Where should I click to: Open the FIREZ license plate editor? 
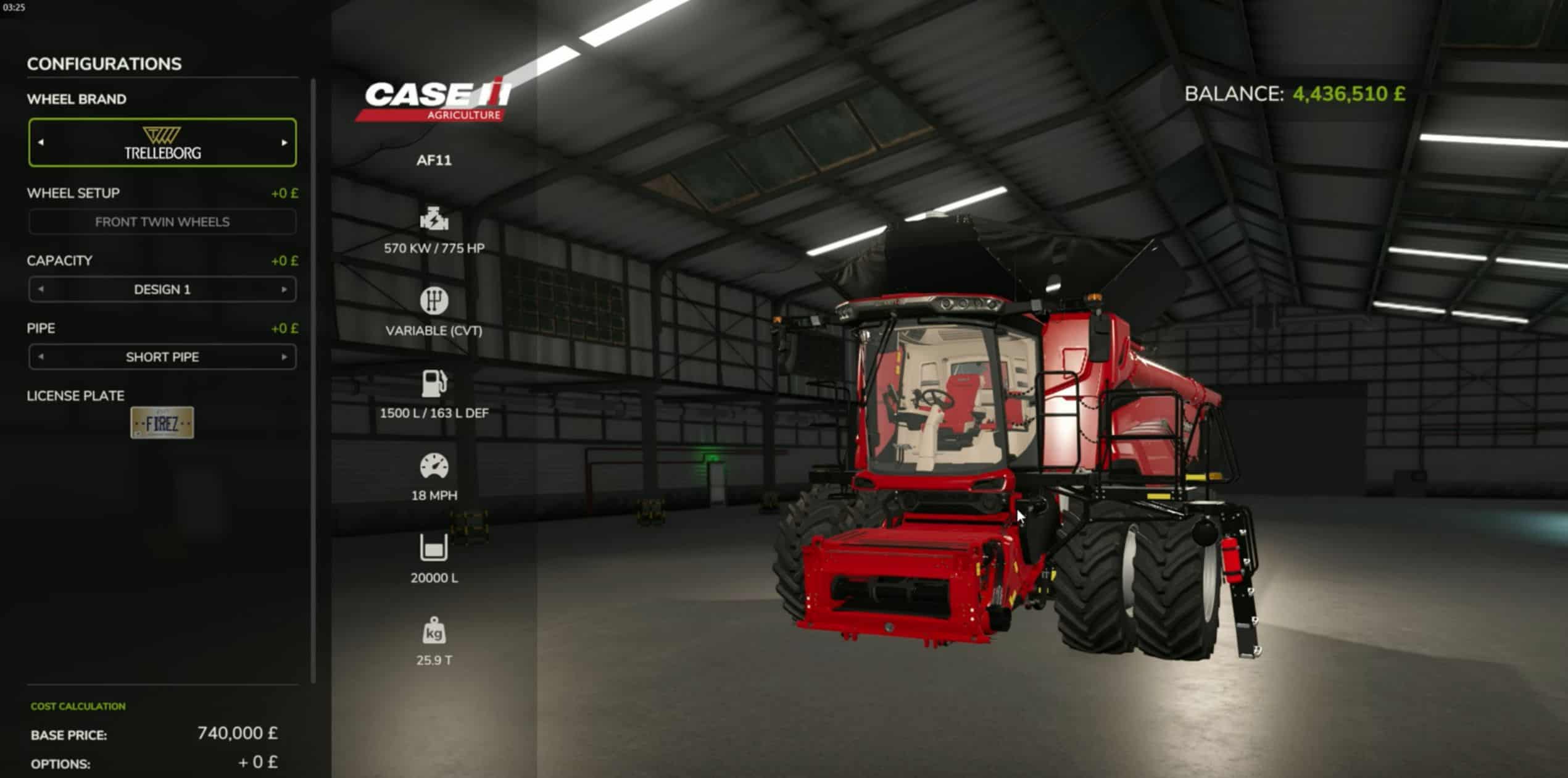162,423
